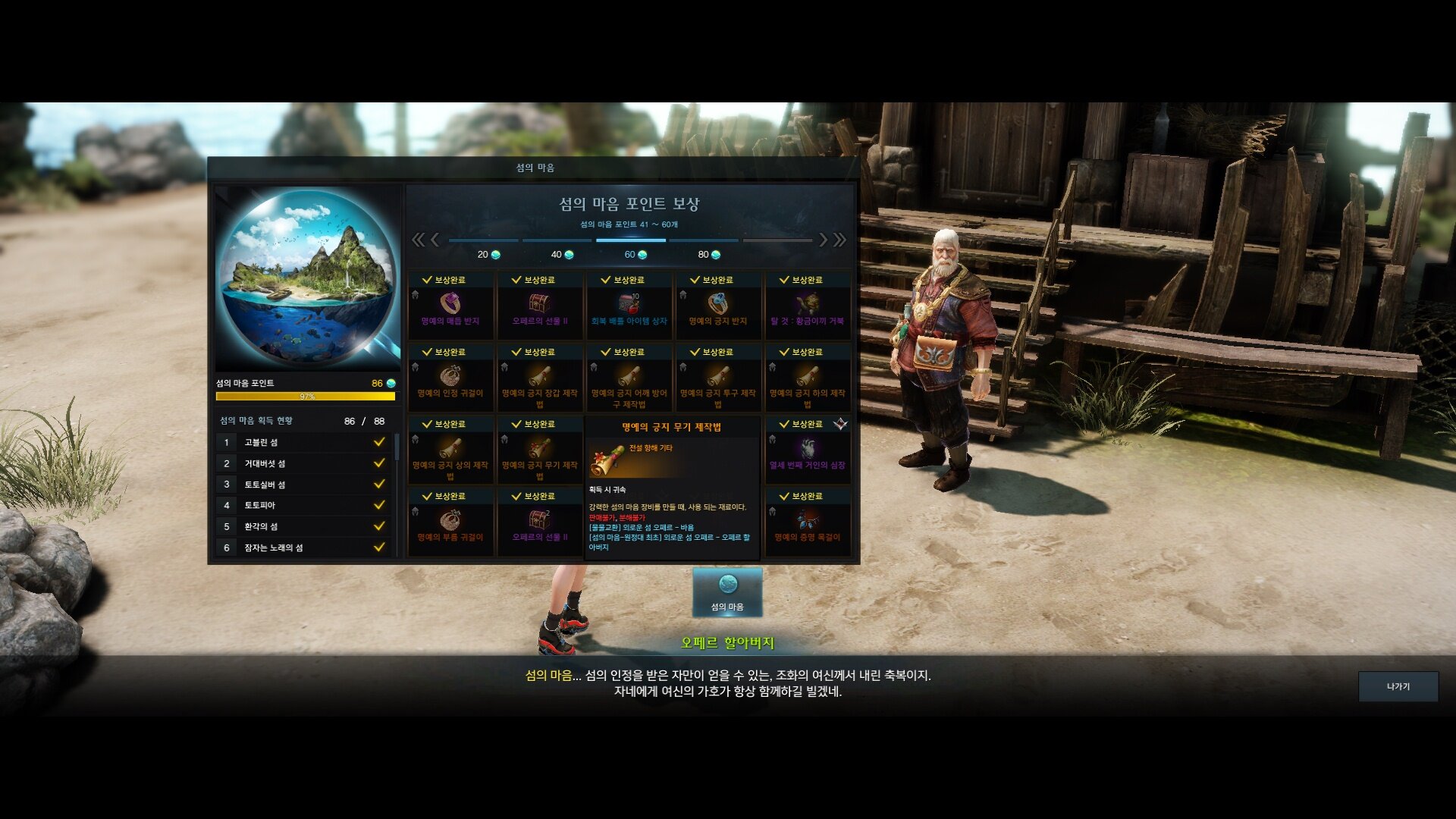The height and width of the screenshot is (819, 1456).
Task: Select the 명예의 매듭 반지 ring reward
Action: point(450,305)
